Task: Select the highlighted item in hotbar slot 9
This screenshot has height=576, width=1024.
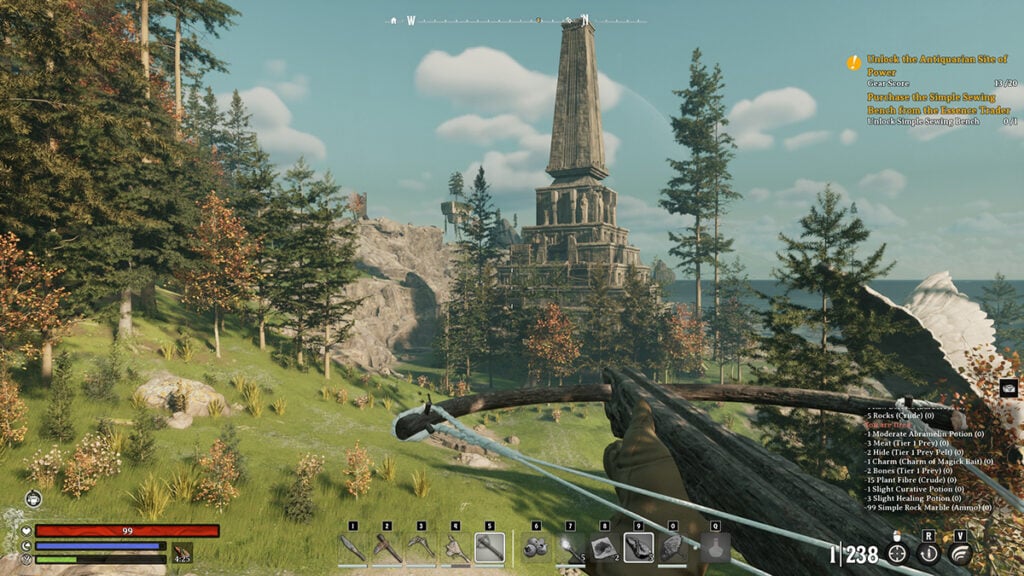Action: pos(639,548)
